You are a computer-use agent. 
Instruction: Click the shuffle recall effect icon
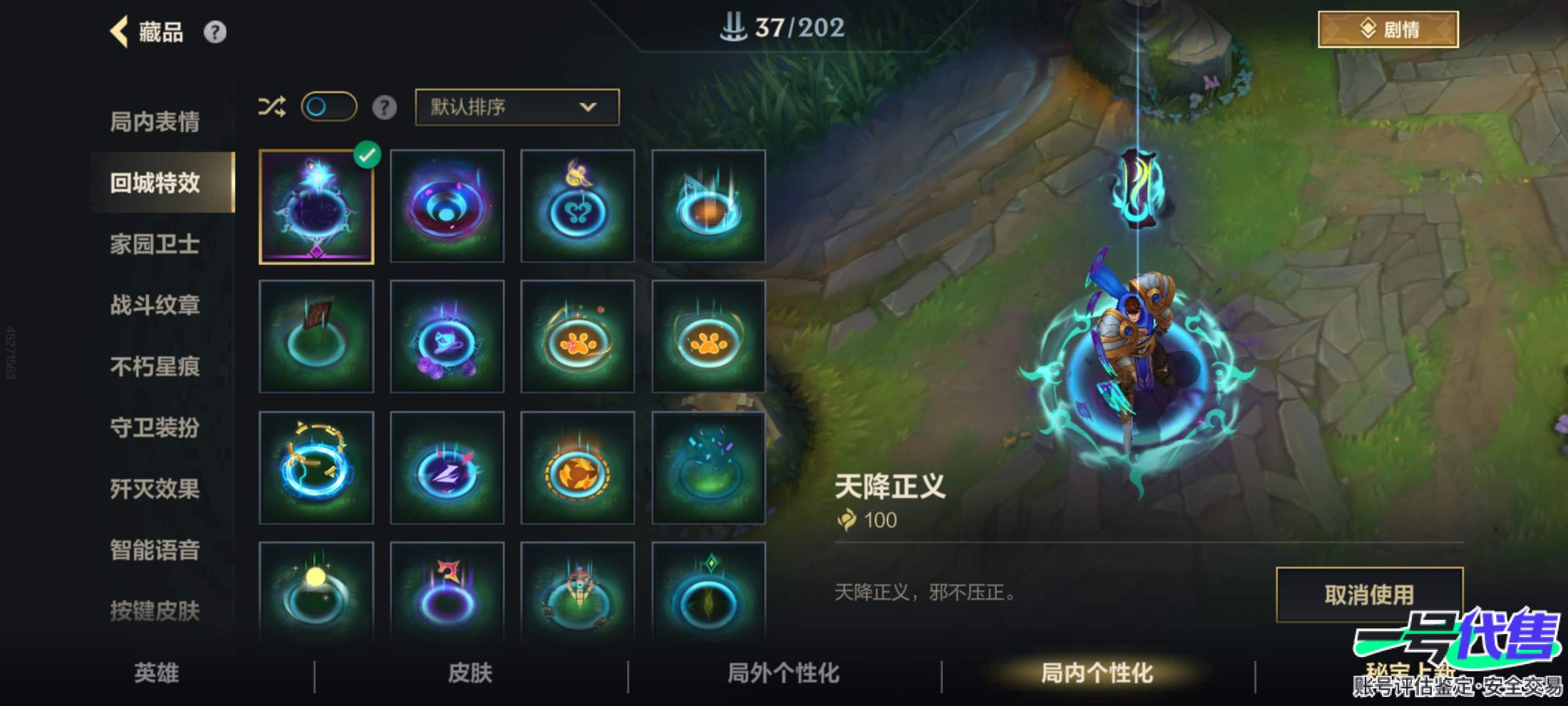tap(274, 108)
